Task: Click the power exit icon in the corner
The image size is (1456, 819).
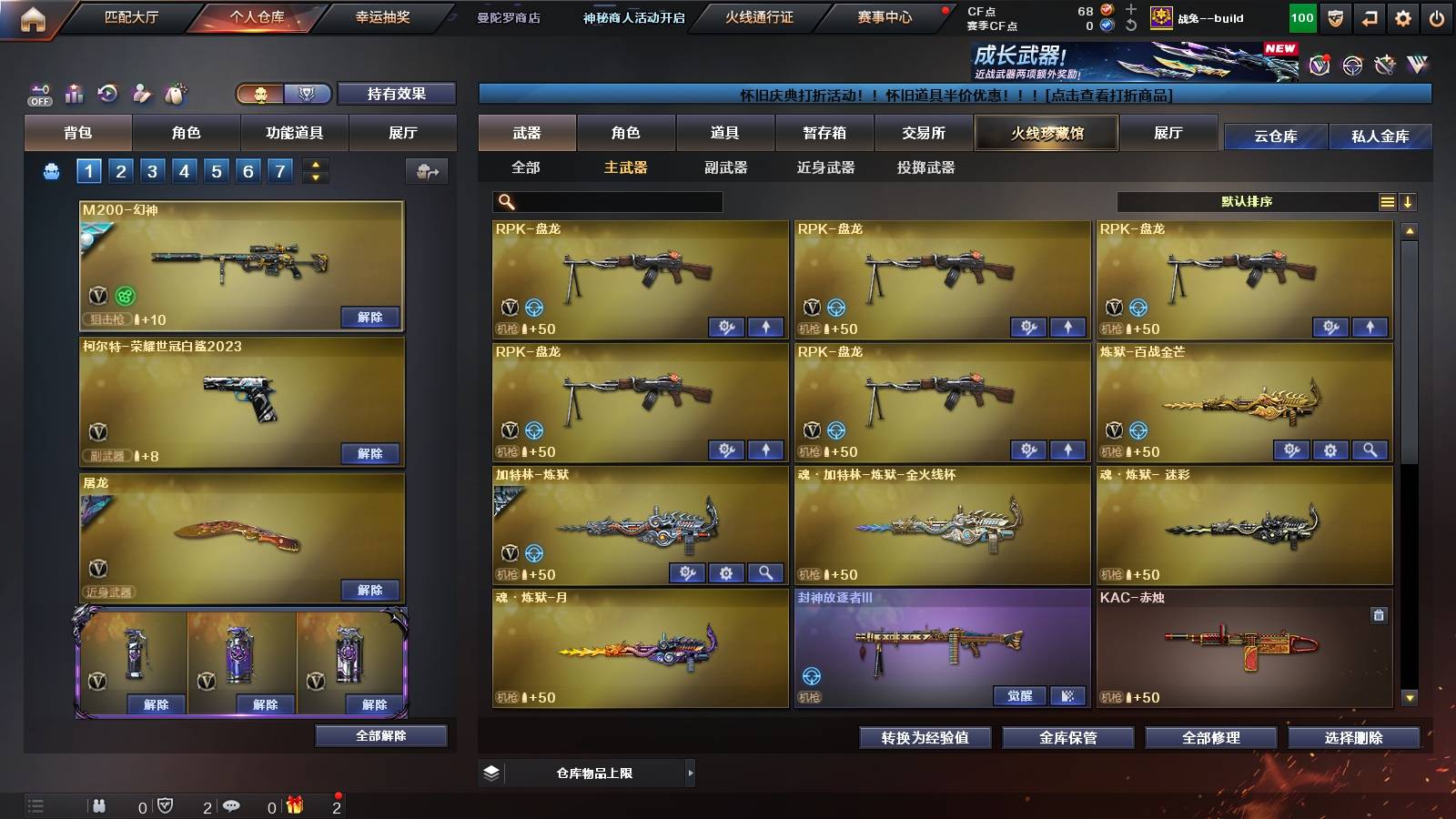Action: tap(1436, 16)
